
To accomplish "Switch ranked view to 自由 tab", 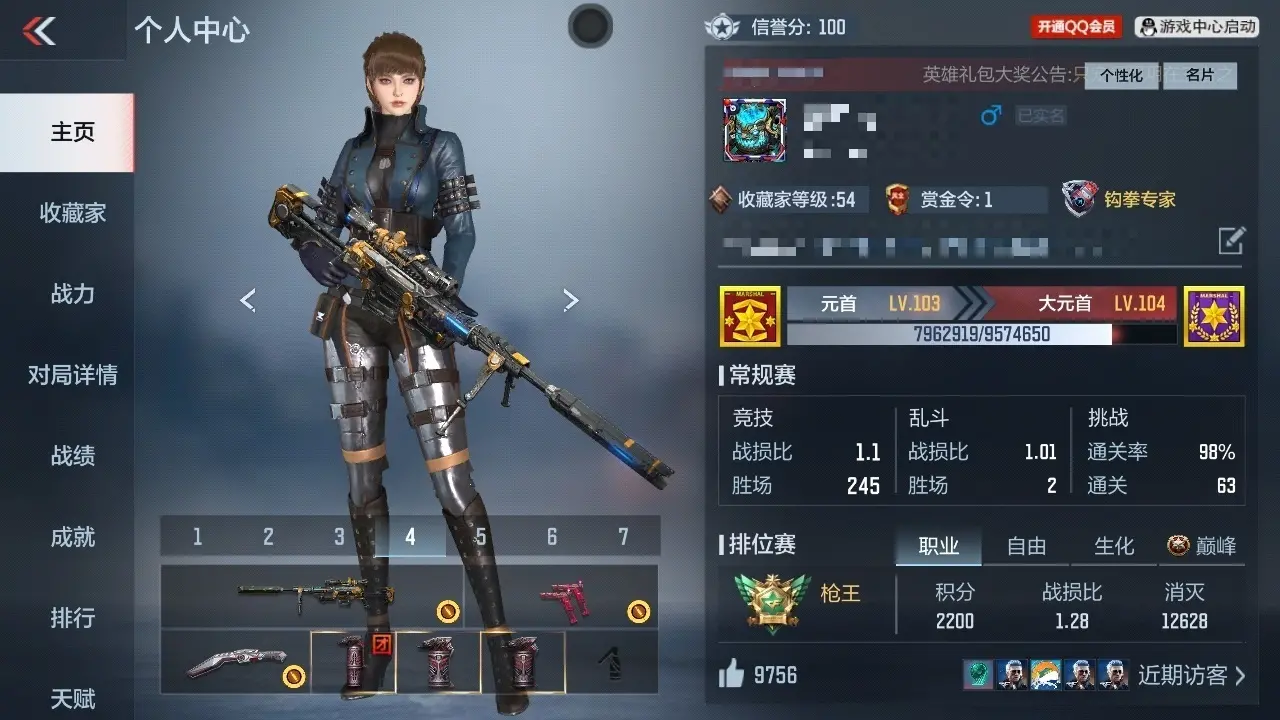I will click(1026, 546).
